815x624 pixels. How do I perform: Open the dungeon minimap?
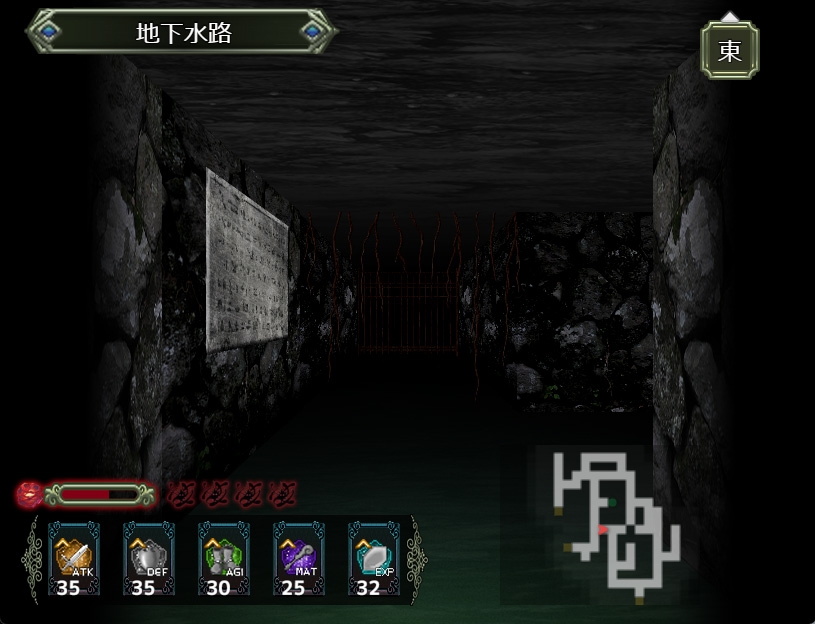(612, 524)
